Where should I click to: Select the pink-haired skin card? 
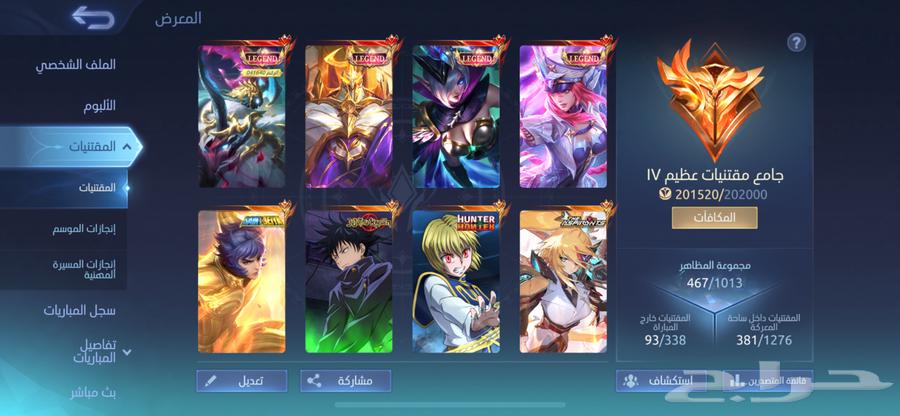561,115
